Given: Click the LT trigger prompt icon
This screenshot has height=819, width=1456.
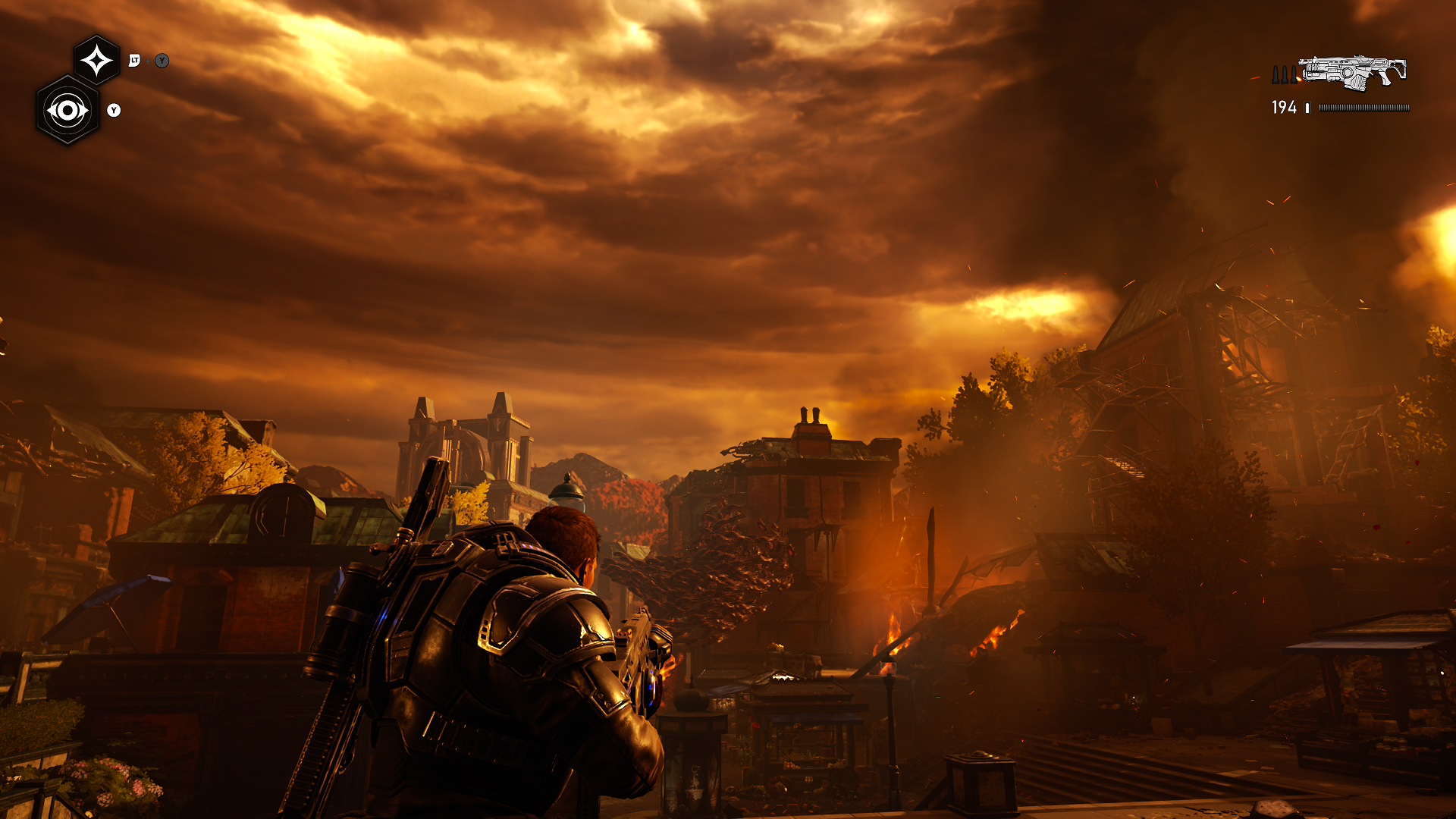Looking at the screenshot, I should 134,60.
